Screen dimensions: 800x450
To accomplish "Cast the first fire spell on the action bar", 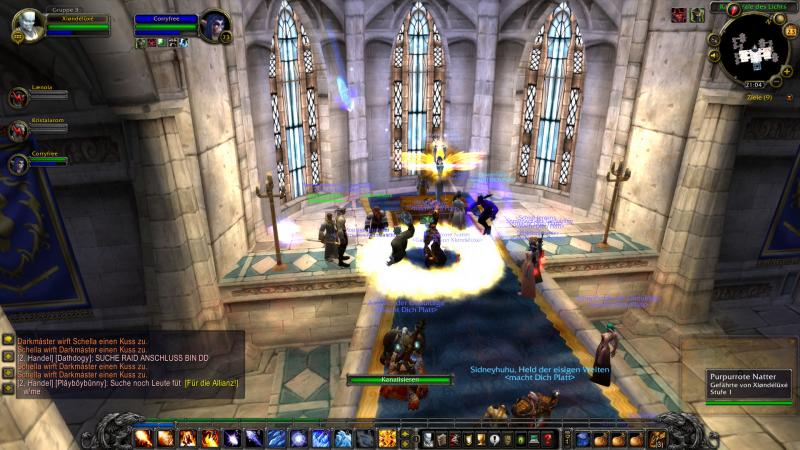I will [x=144, y=438].
